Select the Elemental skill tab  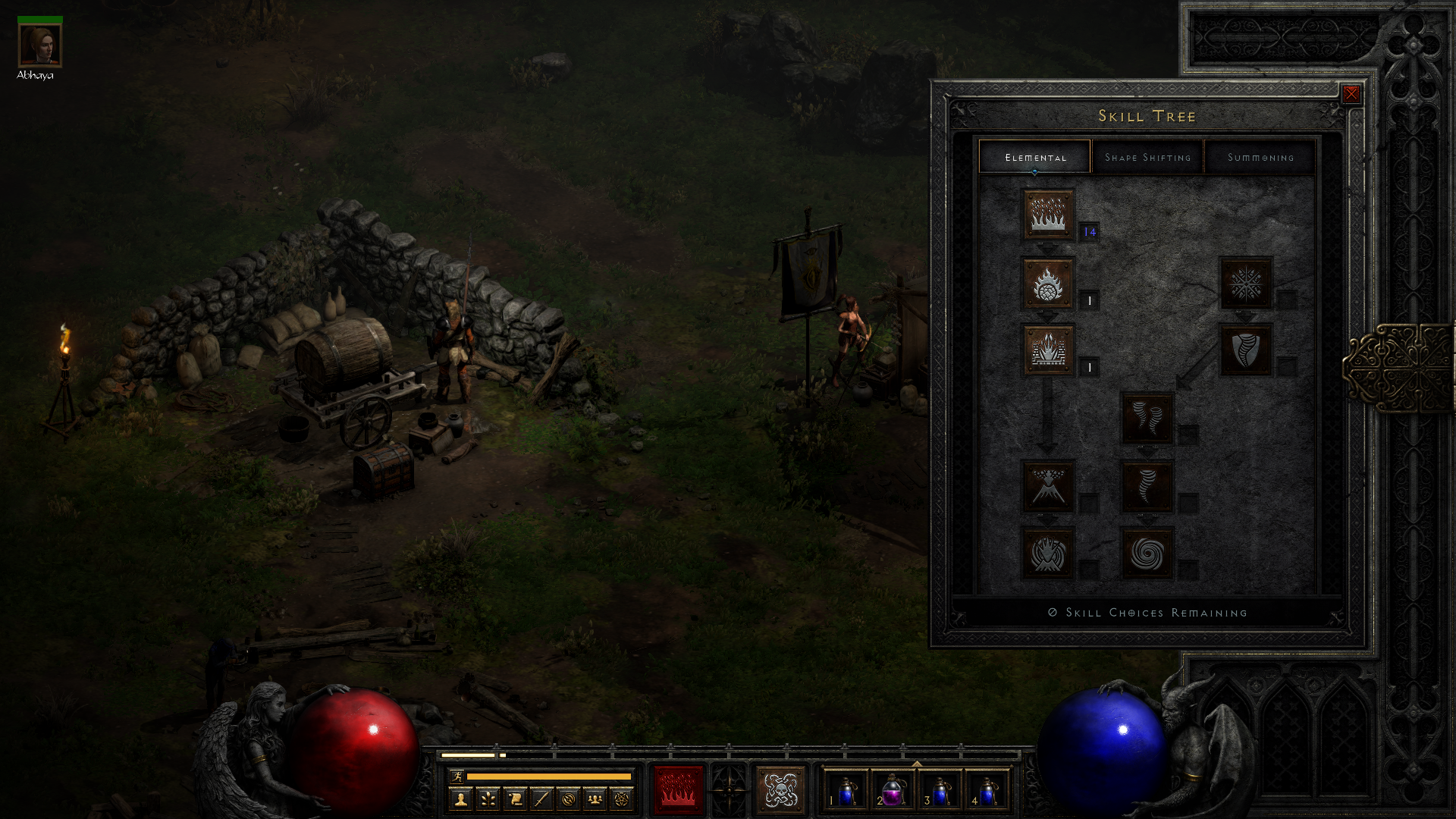[x=1035, y=157]
